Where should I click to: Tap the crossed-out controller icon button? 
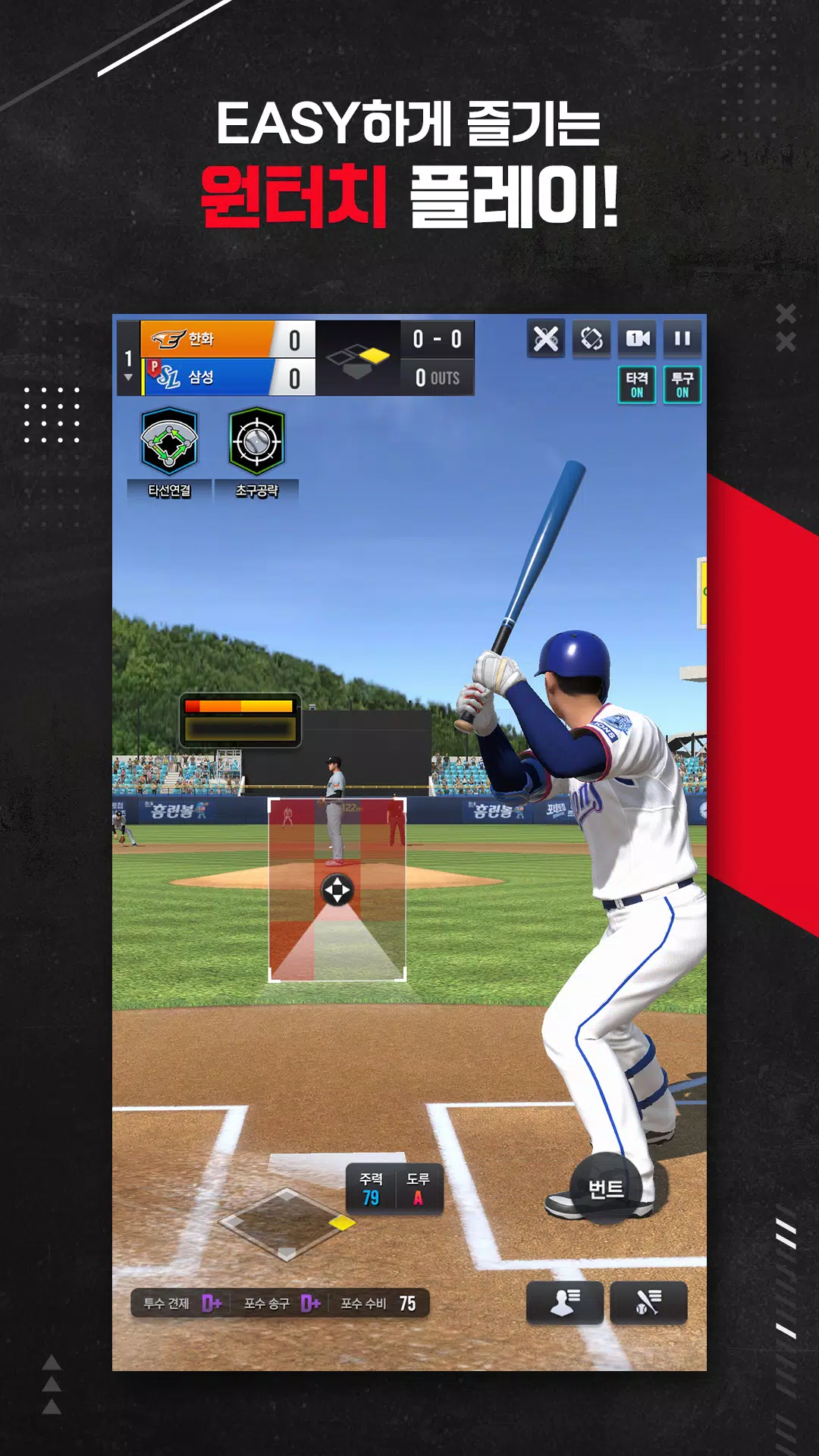coord(546,338)
